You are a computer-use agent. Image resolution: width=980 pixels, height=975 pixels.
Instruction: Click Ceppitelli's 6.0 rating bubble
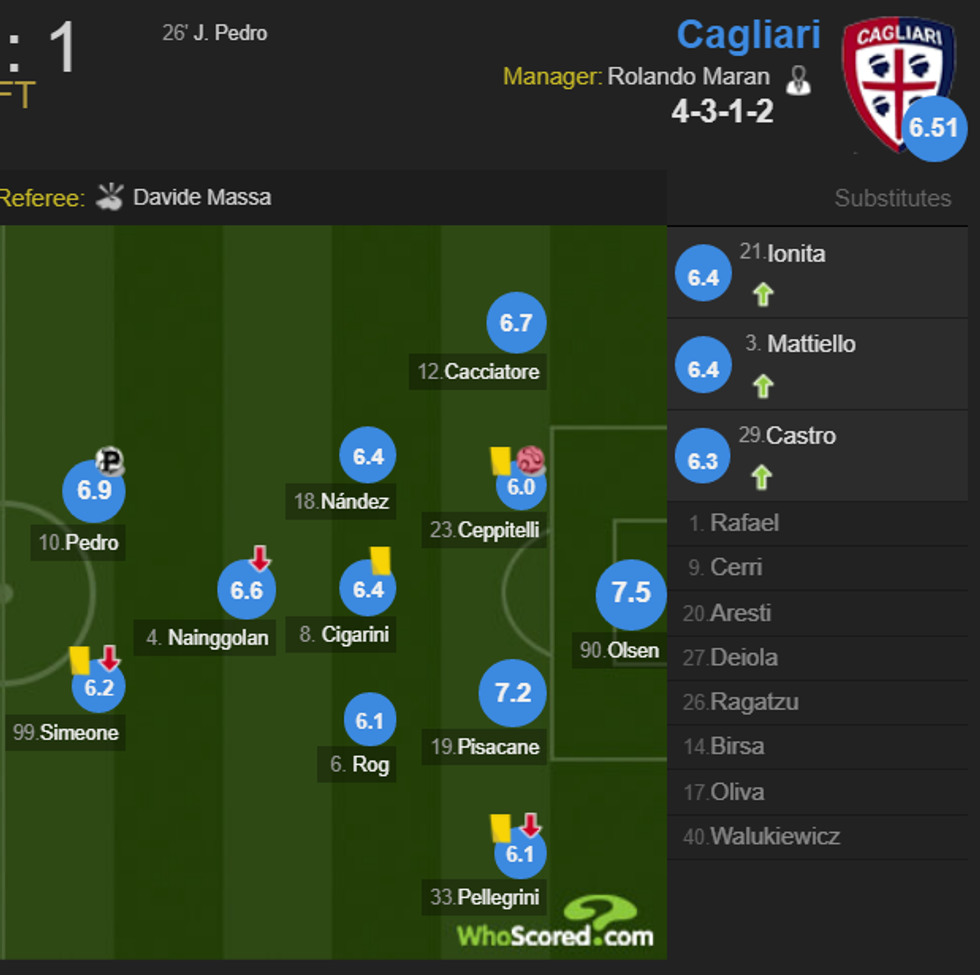pyautogui.click(x=521, y=488)
